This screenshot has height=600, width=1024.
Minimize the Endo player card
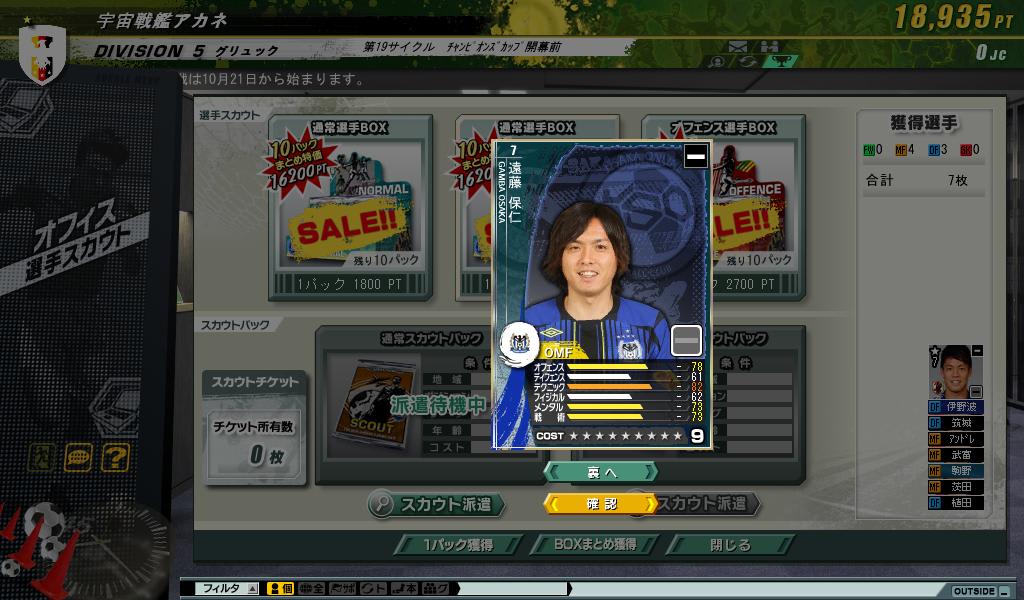[695, 156]
